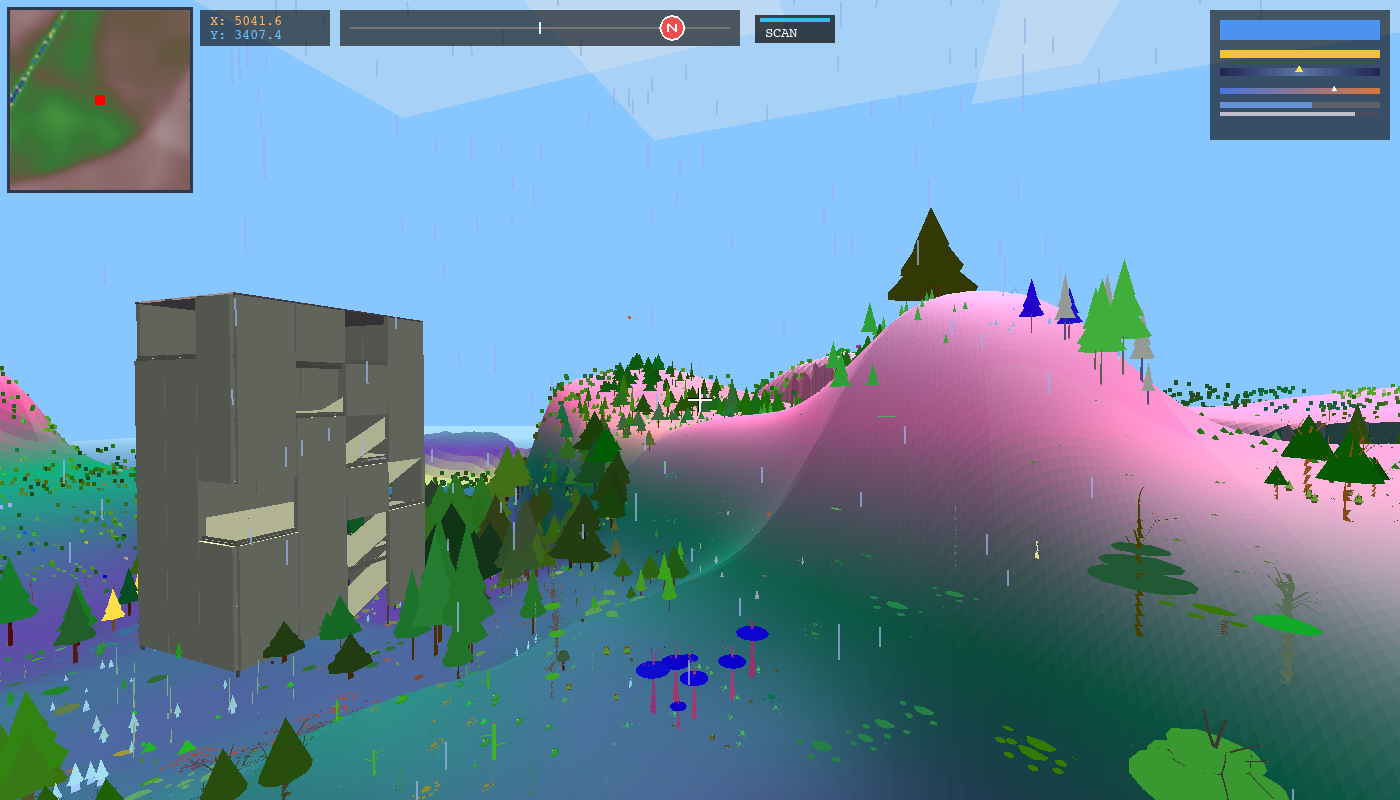Move the yellow triangle on the dark gradient slider

pos(1299,70)
